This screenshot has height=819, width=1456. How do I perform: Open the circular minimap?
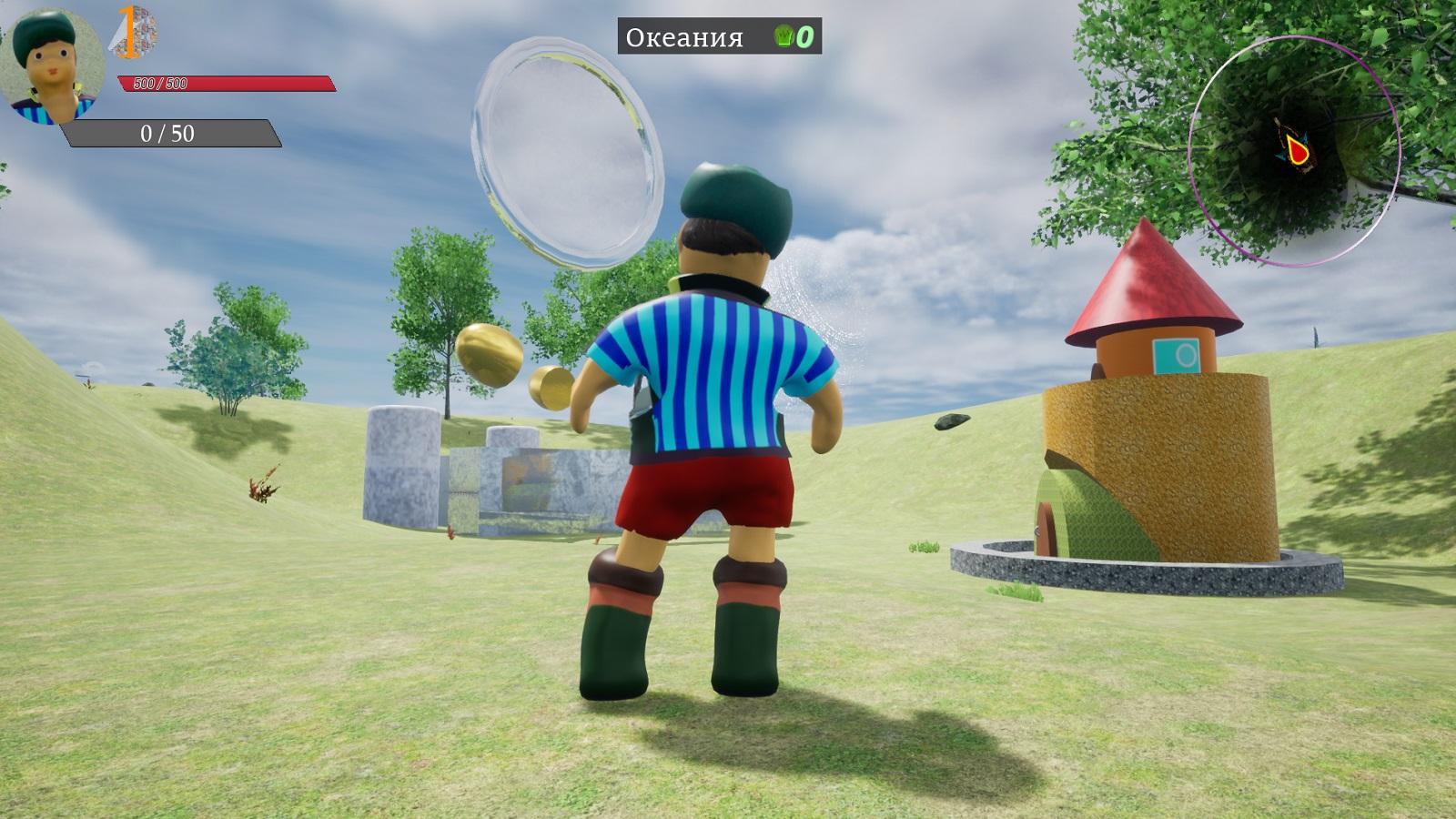point(1293,152)
